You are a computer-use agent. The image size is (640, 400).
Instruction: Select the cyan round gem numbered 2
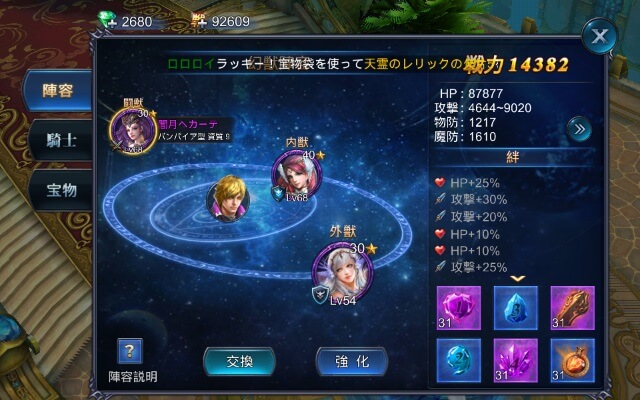(x=459, y=360)
